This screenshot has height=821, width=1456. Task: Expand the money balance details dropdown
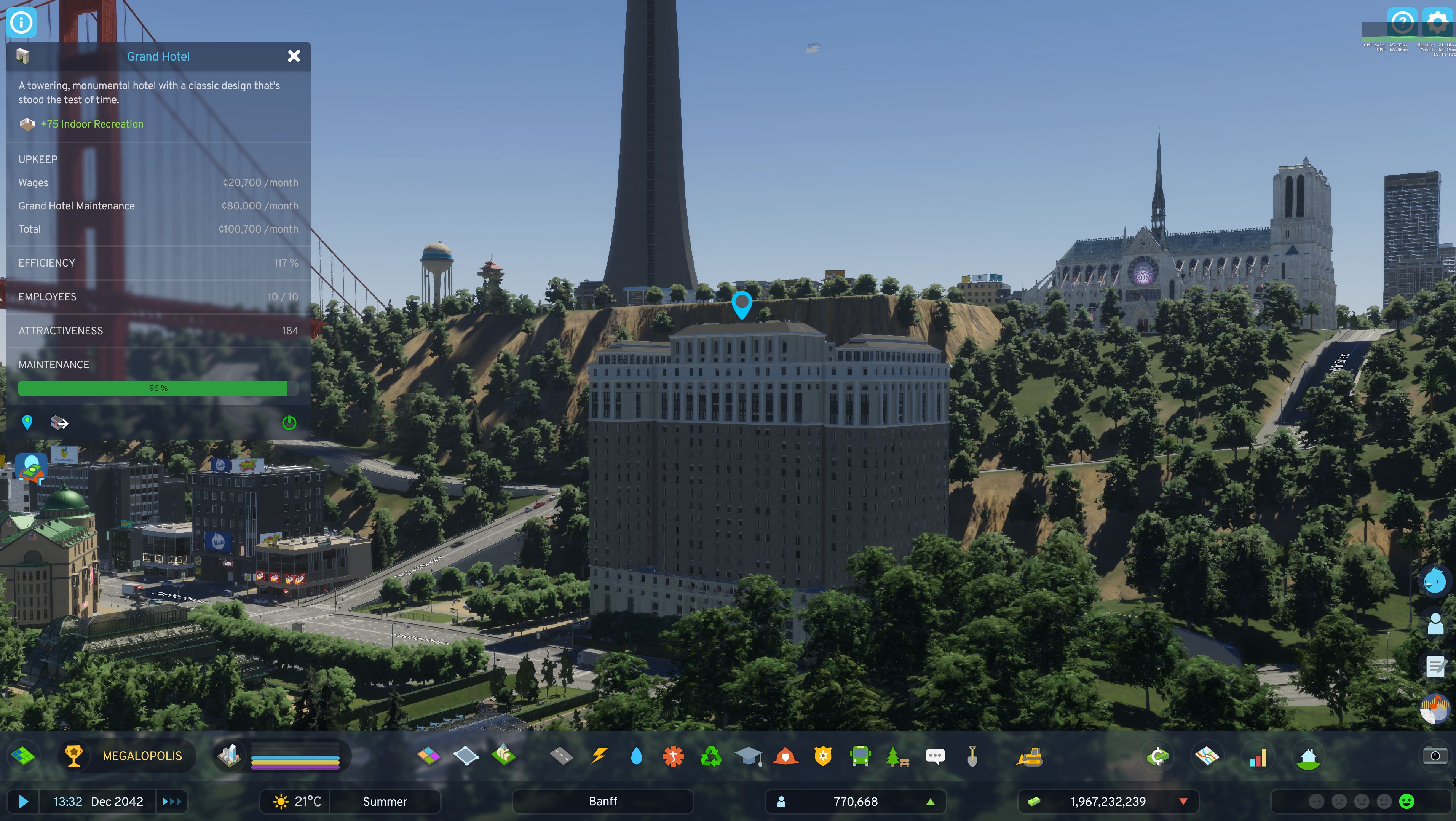[1183, 801]
